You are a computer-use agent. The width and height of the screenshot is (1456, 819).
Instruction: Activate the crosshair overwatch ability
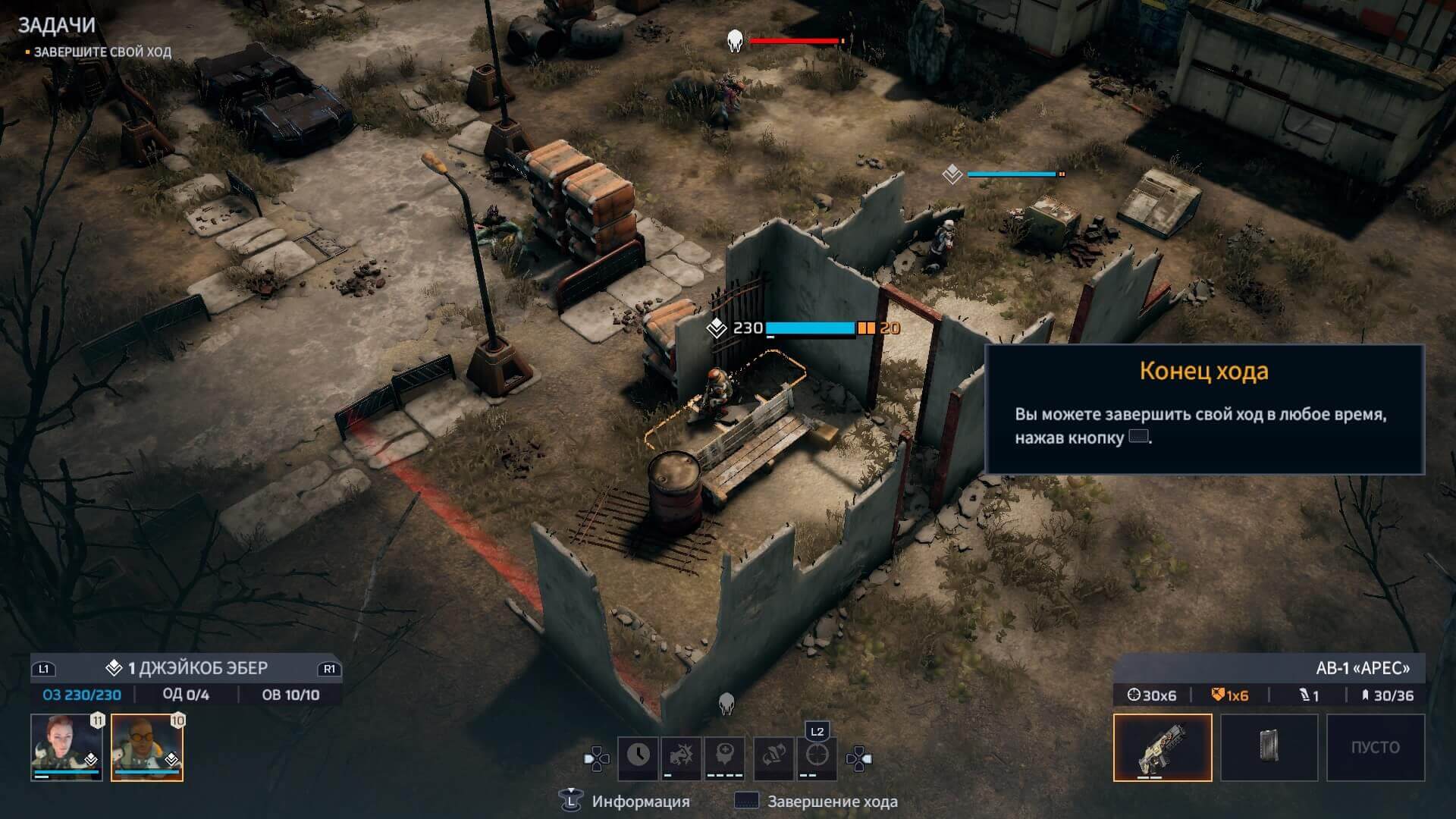click(x=817, y=756)
